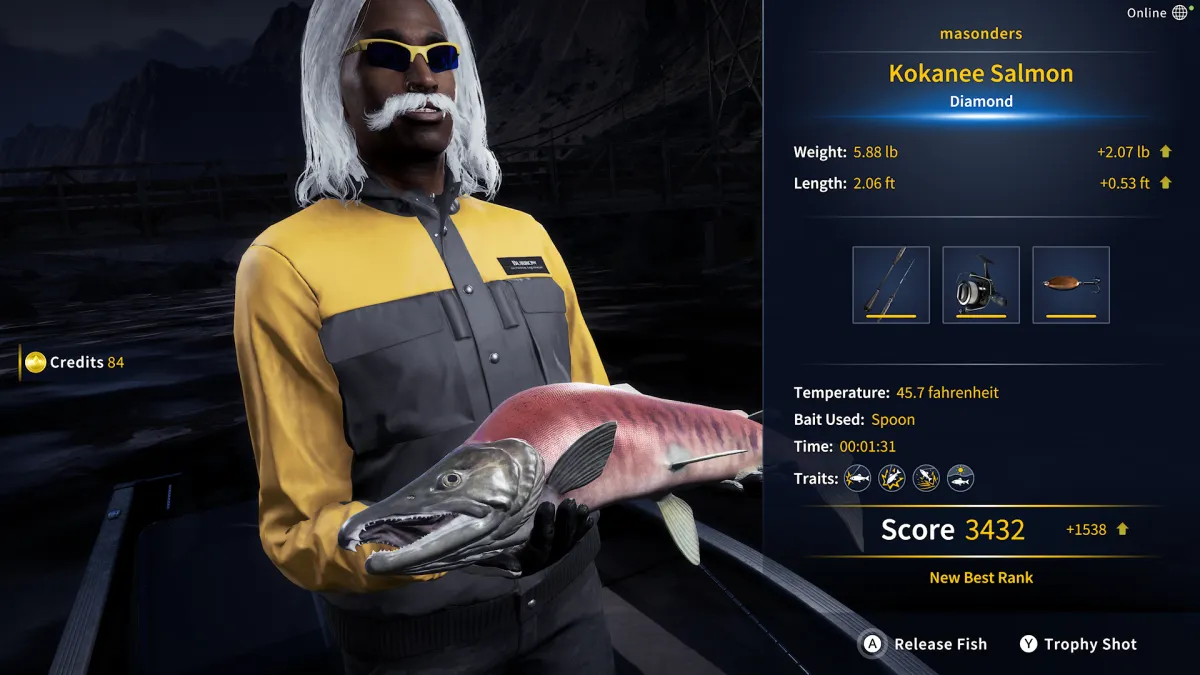Select the spoon lure equipment slot
Image resolution: width=1200 pixels, height=675 pixels.
(x=1070, y=285)
